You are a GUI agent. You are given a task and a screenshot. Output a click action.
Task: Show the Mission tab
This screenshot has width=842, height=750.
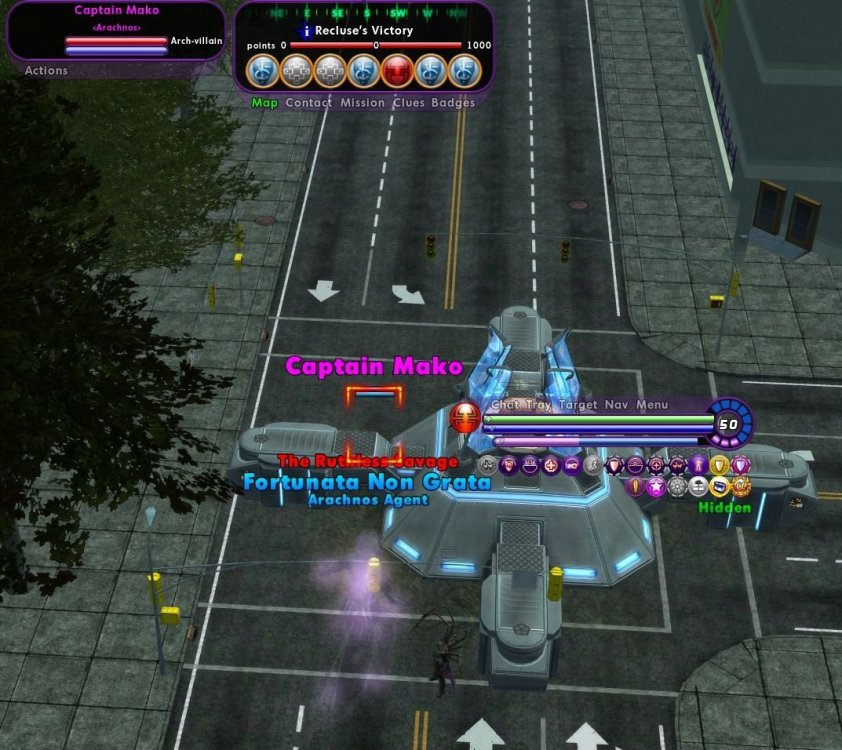[x=362, y=102]
